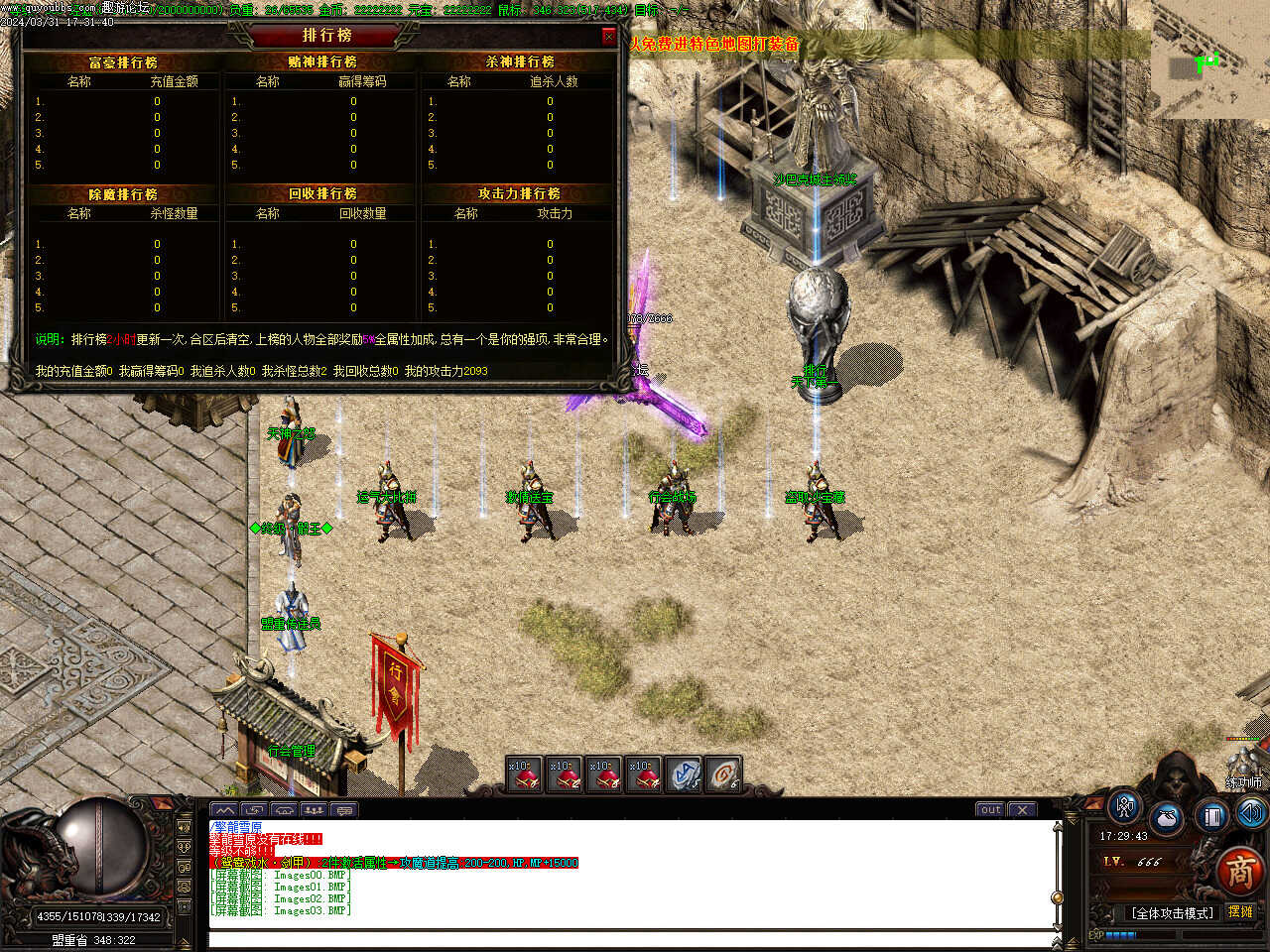Viewport: 1270px width, 952px height.
Task: Click the 摆摊 stall button
Action: click(1241, 911)
